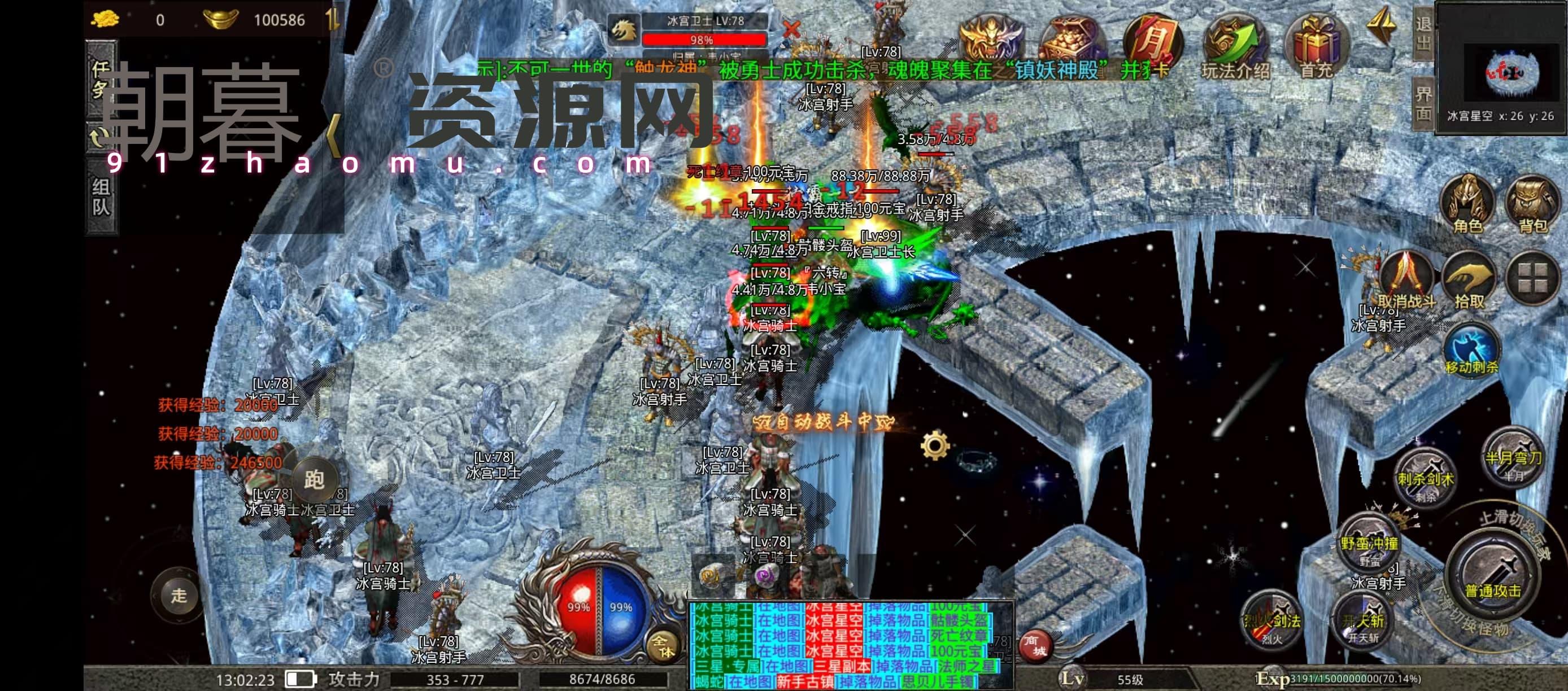Viewport: 1568px width, 691px height.
Task: Select the 跑 run movement button
Action: click(314, 480)
